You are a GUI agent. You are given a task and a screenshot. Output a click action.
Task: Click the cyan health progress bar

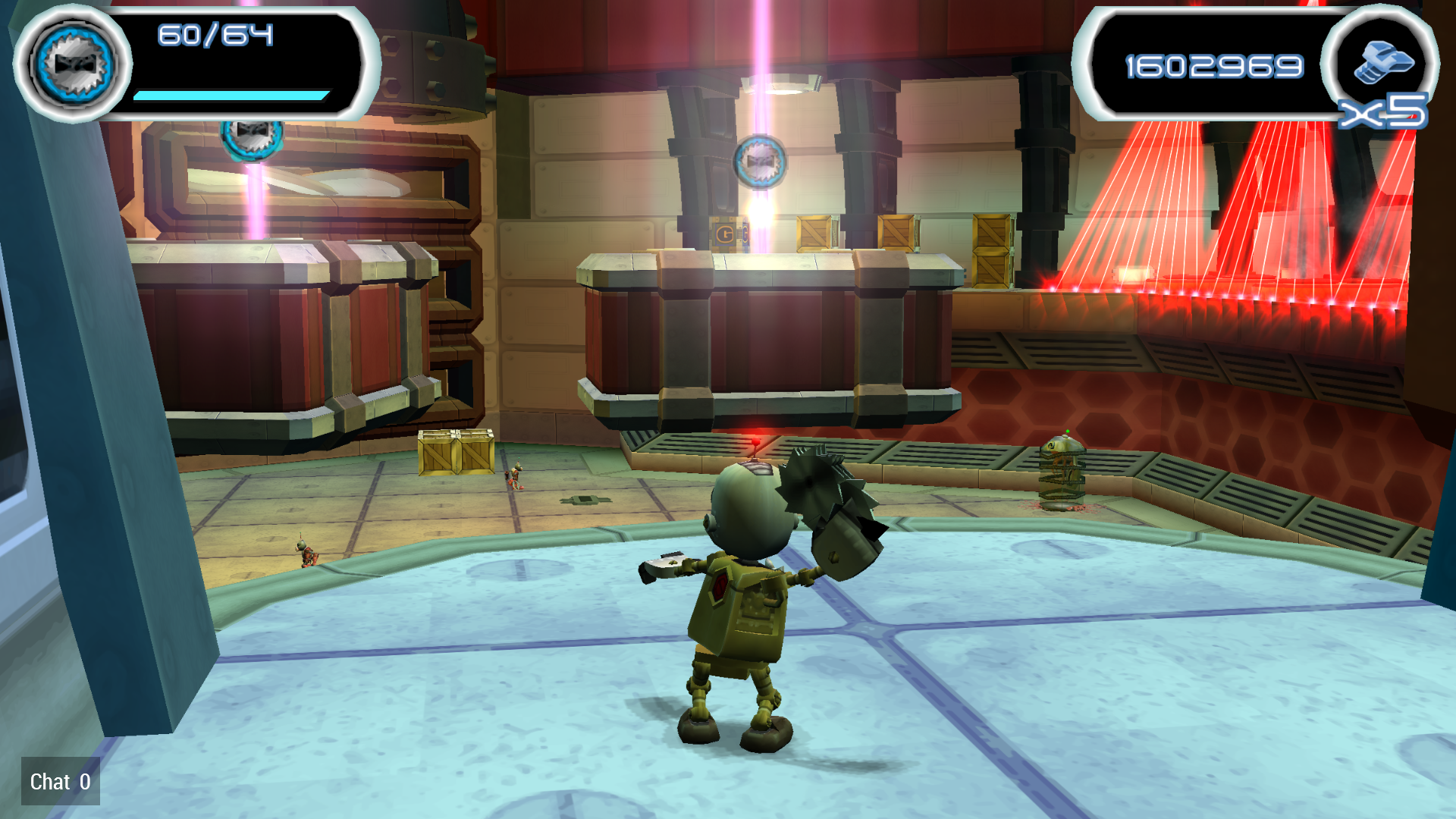tap(231, 95)
